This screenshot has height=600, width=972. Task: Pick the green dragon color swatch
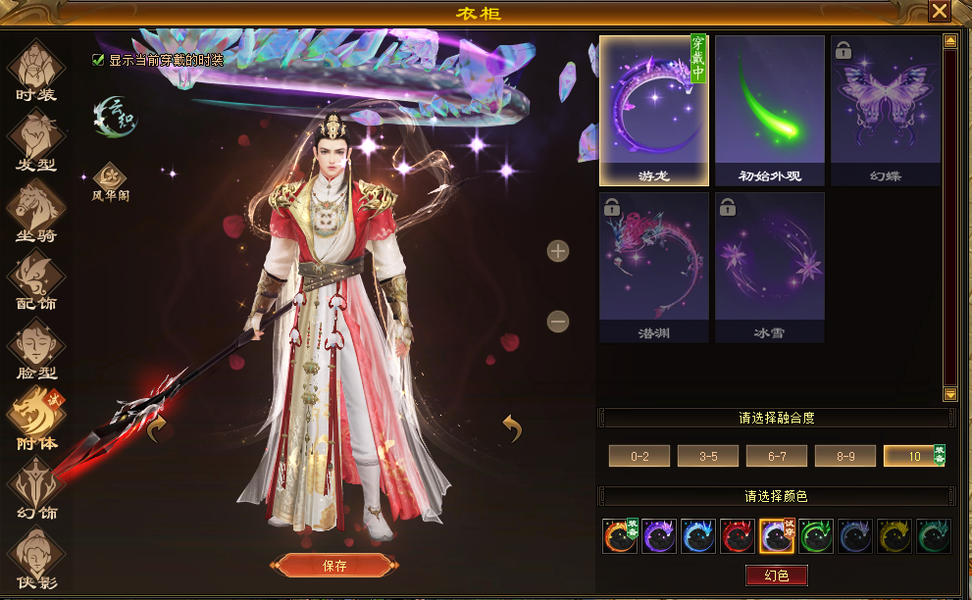[816, 537]
